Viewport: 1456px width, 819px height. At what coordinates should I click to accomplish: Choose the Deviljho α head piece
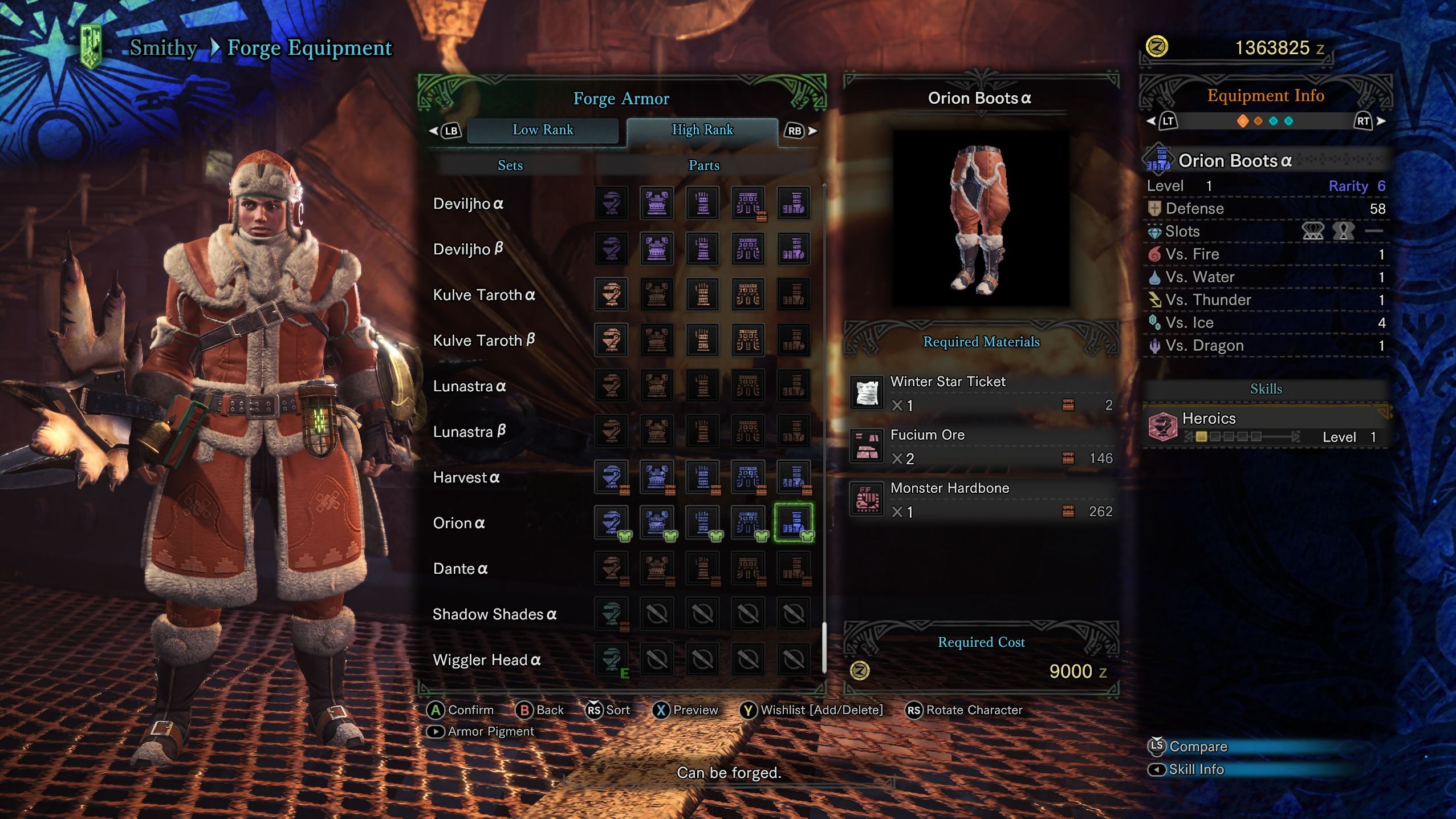click(x=611, y=203)
